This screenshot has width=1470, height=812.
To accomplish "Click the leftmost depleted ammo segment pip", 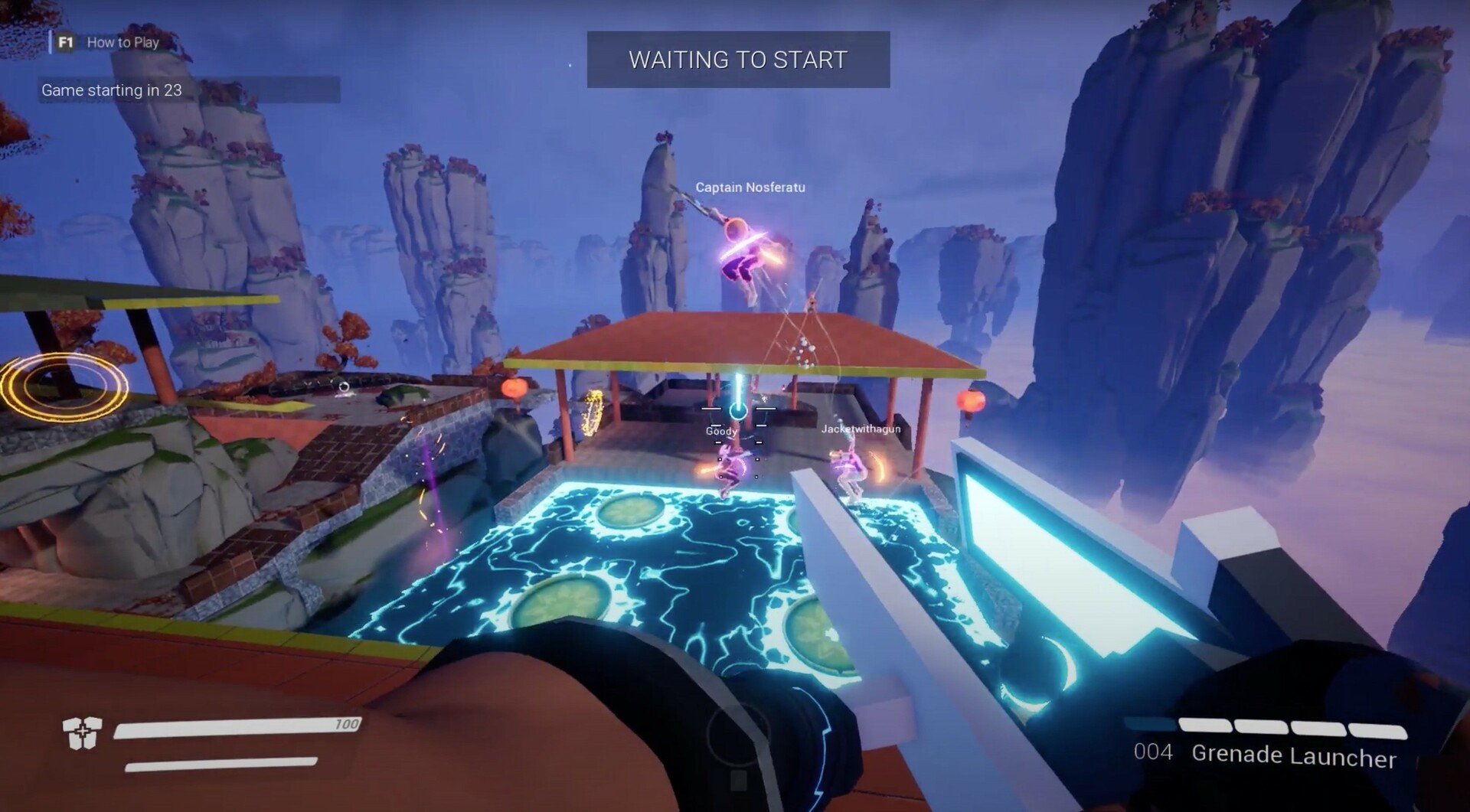I will tap(1148, 723).
